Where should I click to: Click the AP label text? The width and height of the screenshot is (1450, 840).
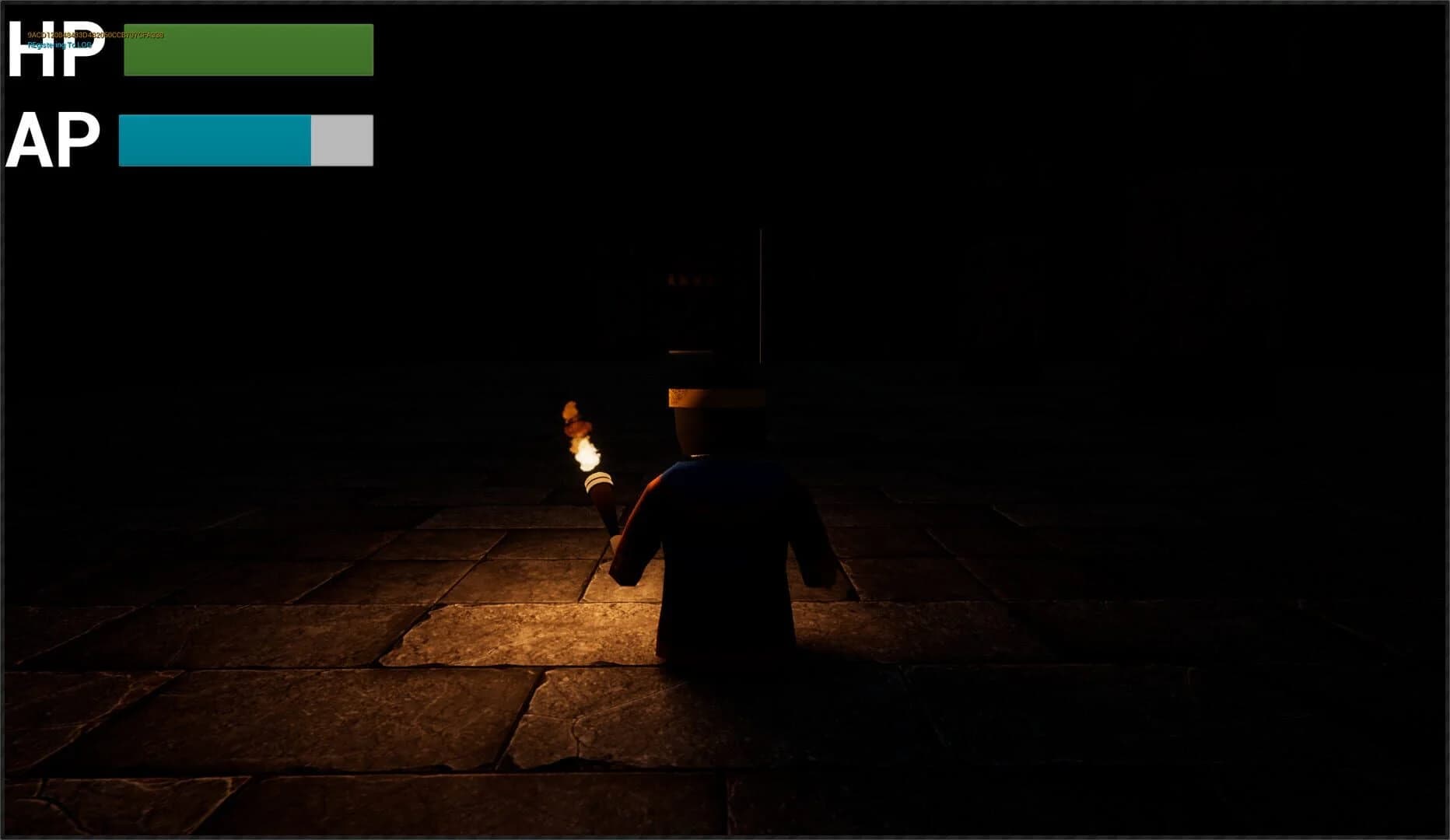[x=54, y=140]
